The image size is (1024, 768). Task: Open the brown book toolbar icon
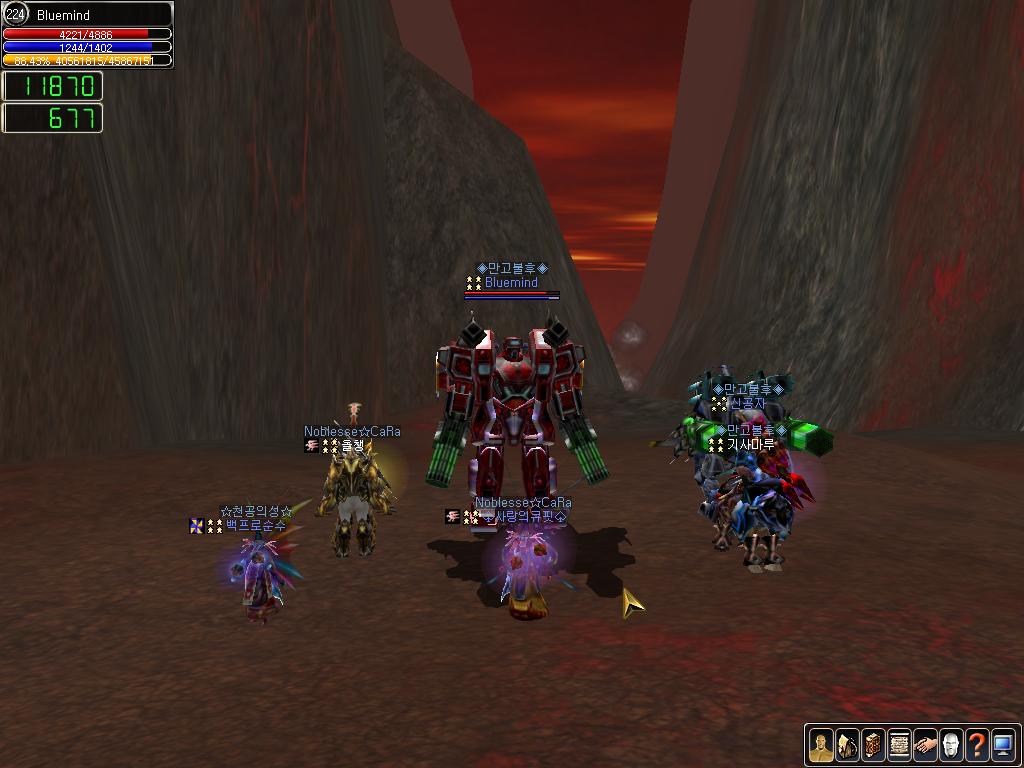pos(873,745)
